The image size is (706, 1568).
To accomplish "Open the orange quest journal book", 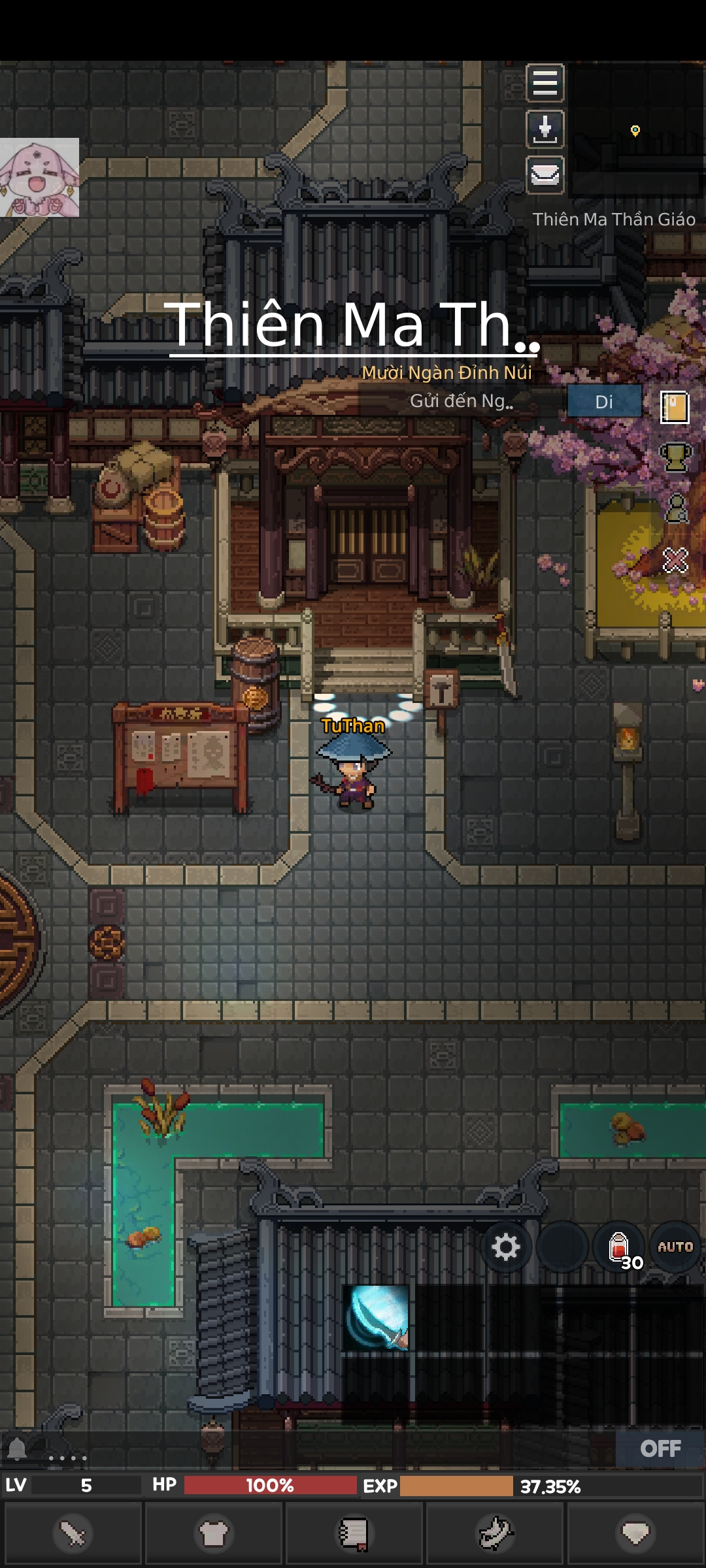I will click(675, 408).
